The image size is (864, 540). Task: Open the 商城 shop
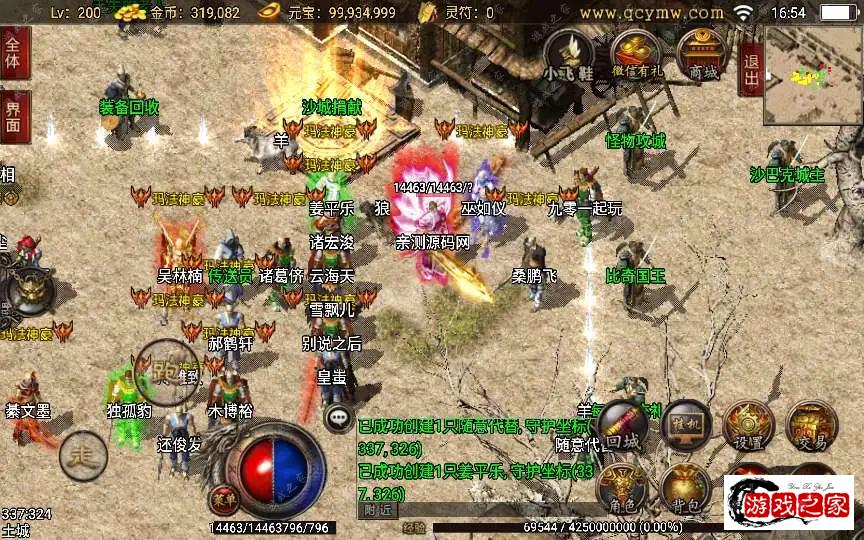coord(700,54)
